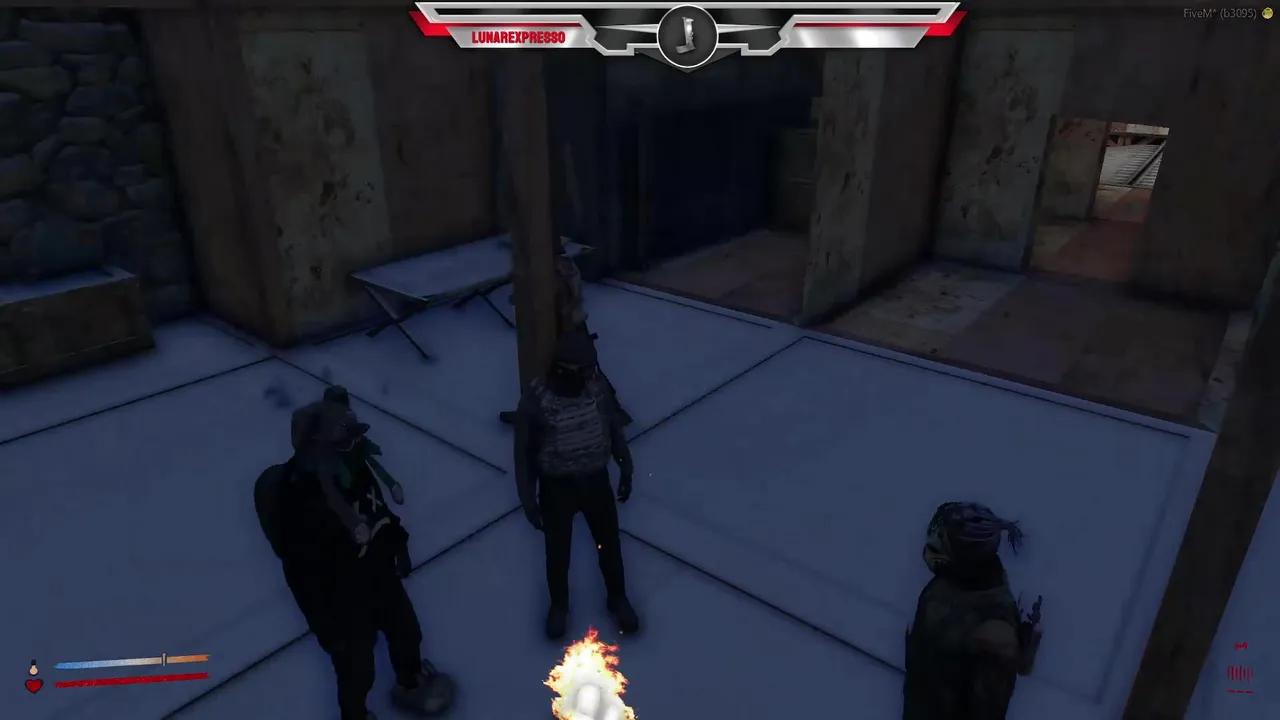Click the smiley emoji beside FiveM version

tap(1268, 15)
